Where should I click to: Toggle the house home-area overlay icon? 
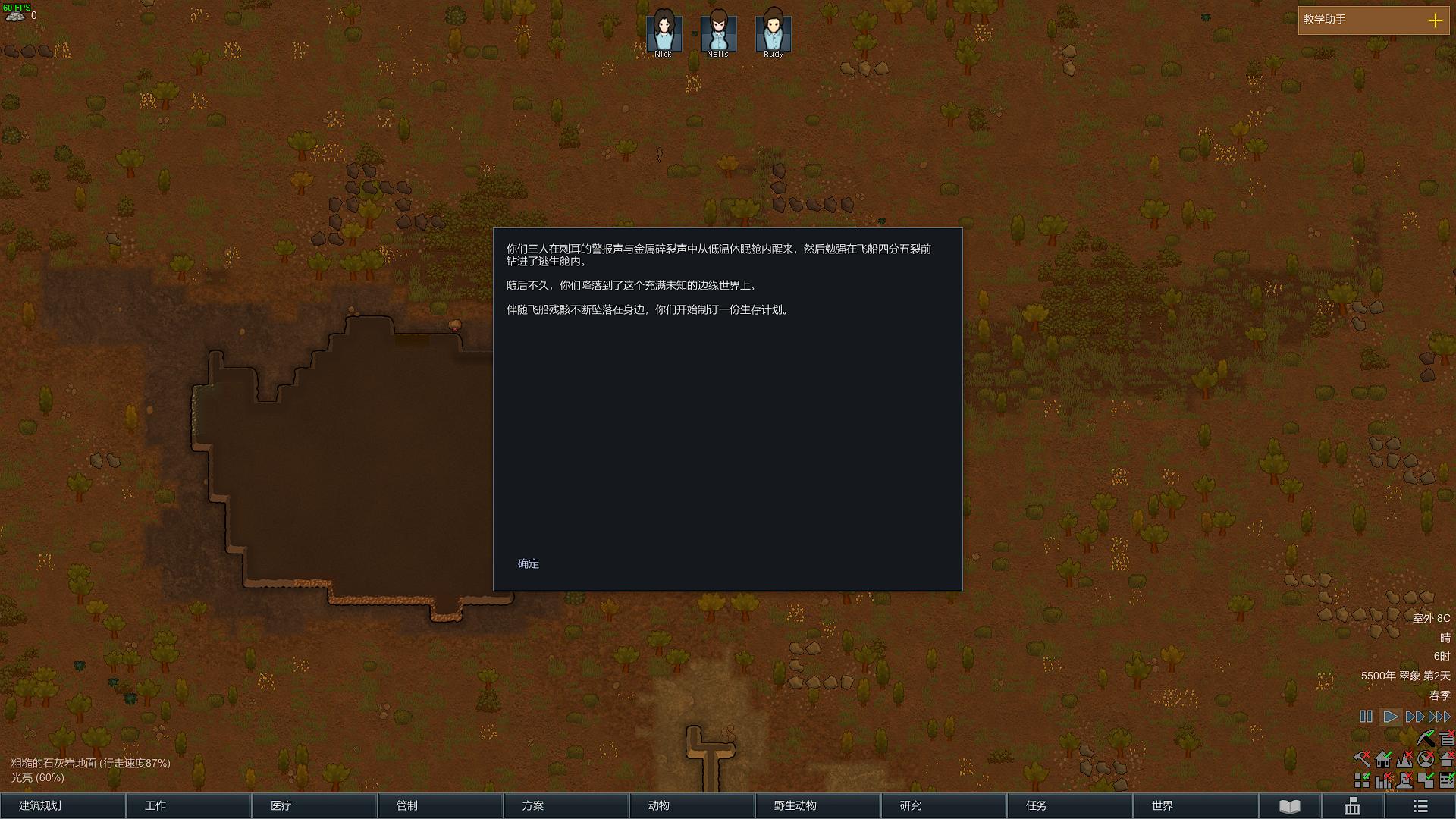click(x=1383, y=759)
